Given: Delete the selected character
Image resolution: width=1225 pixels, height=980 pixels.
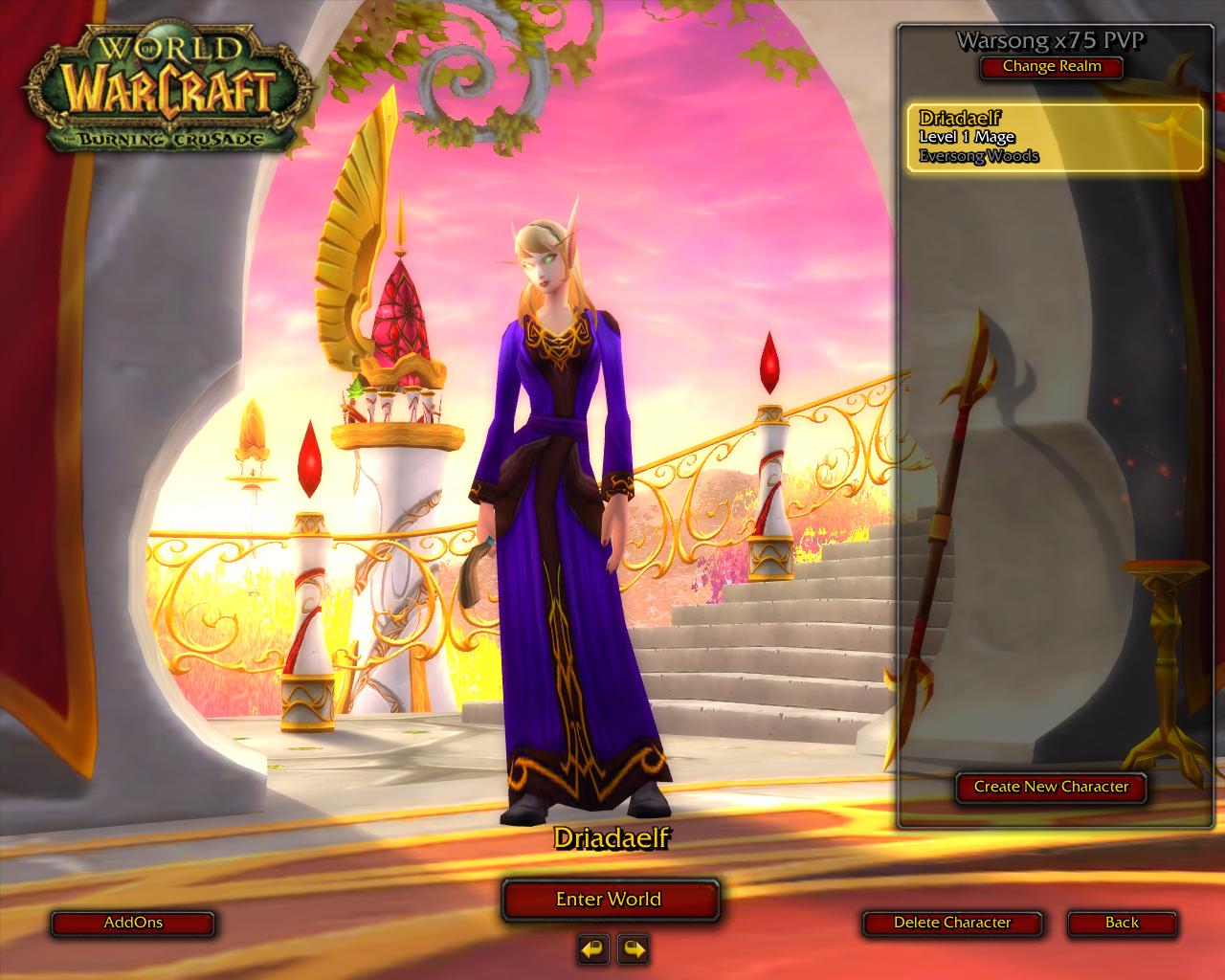Looking at the screenshot, I should coord(951,924).
